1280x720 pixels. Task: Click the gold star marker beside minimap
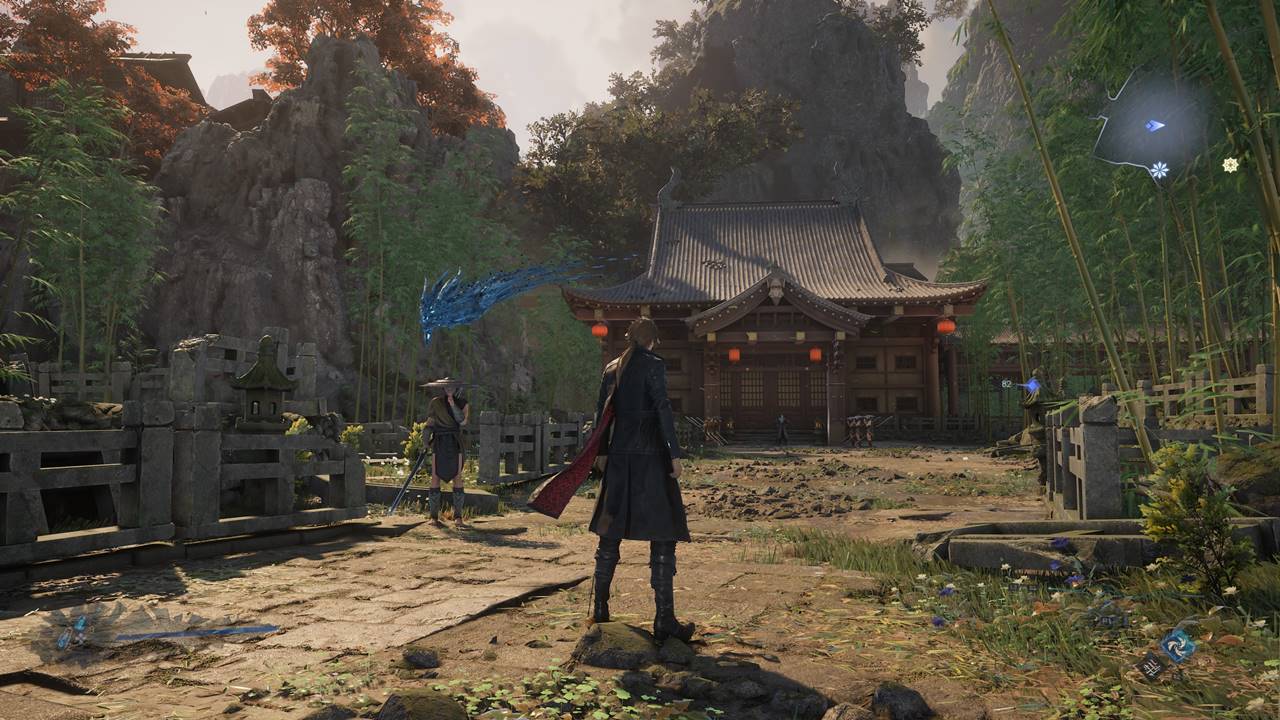click(x=1230, y=165)
